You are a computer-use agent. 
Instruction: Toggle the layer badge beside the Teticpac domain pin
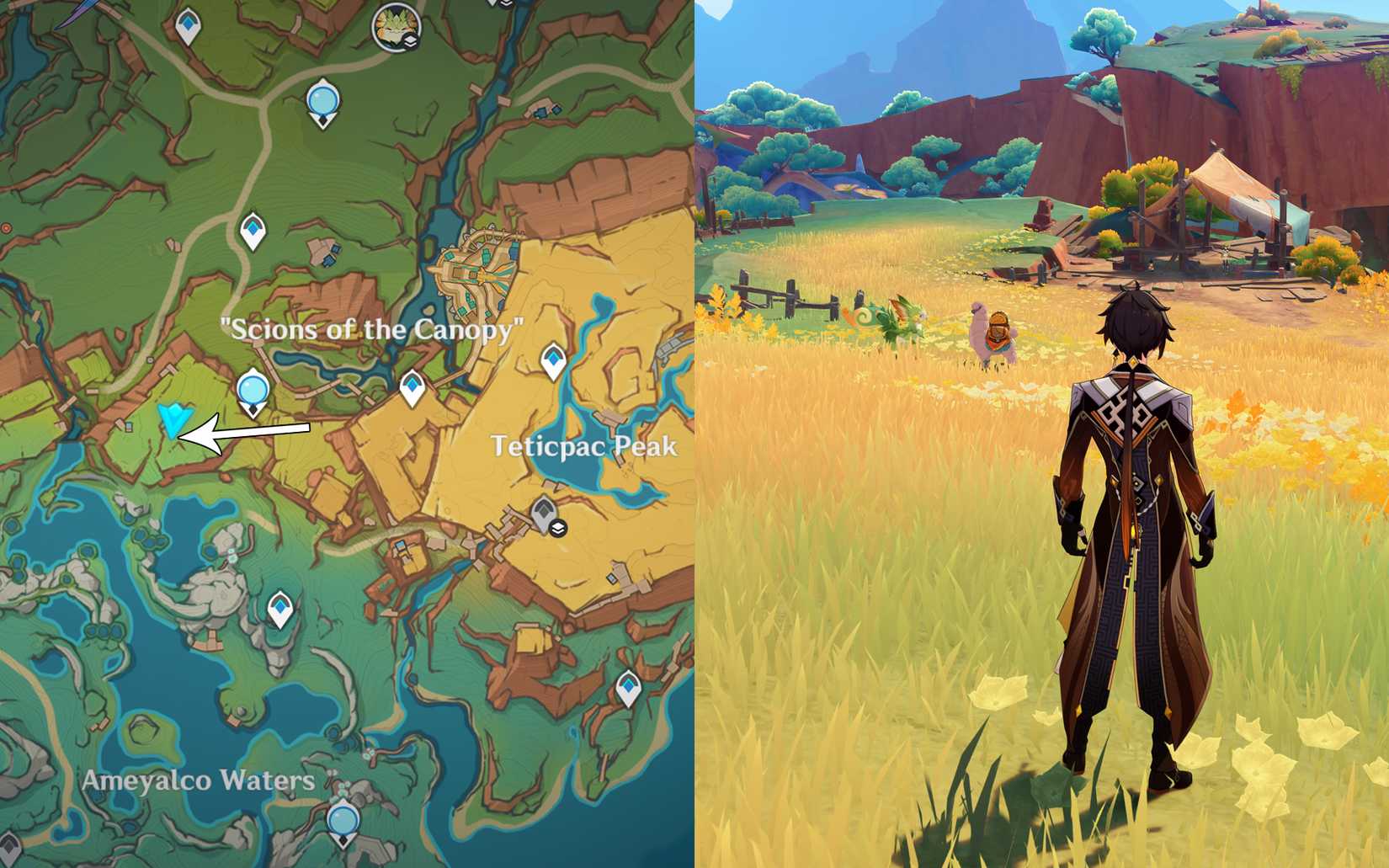(x=557, y=527)
